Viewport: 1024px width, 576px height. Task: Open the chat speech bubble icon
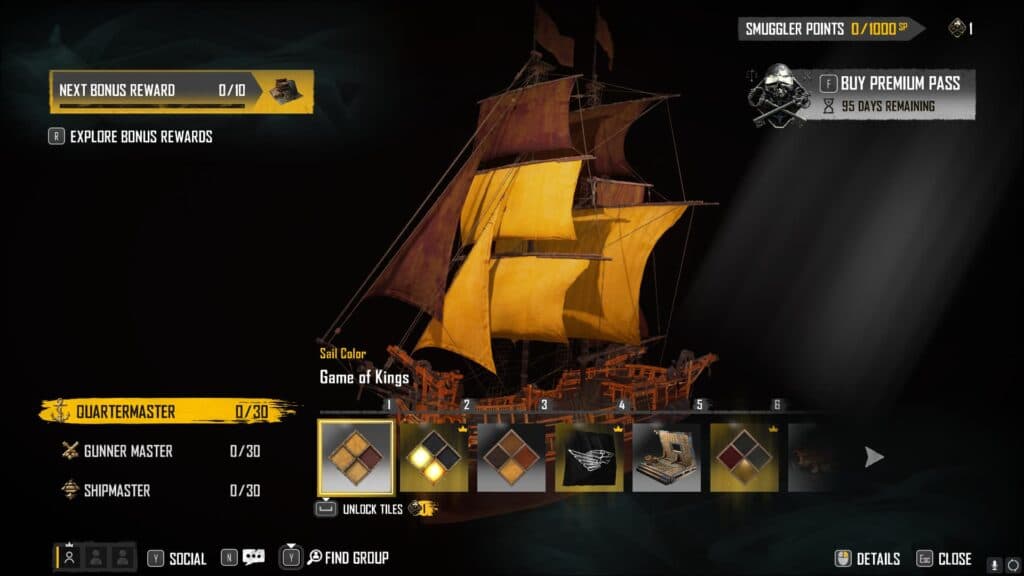click(253, 558)
